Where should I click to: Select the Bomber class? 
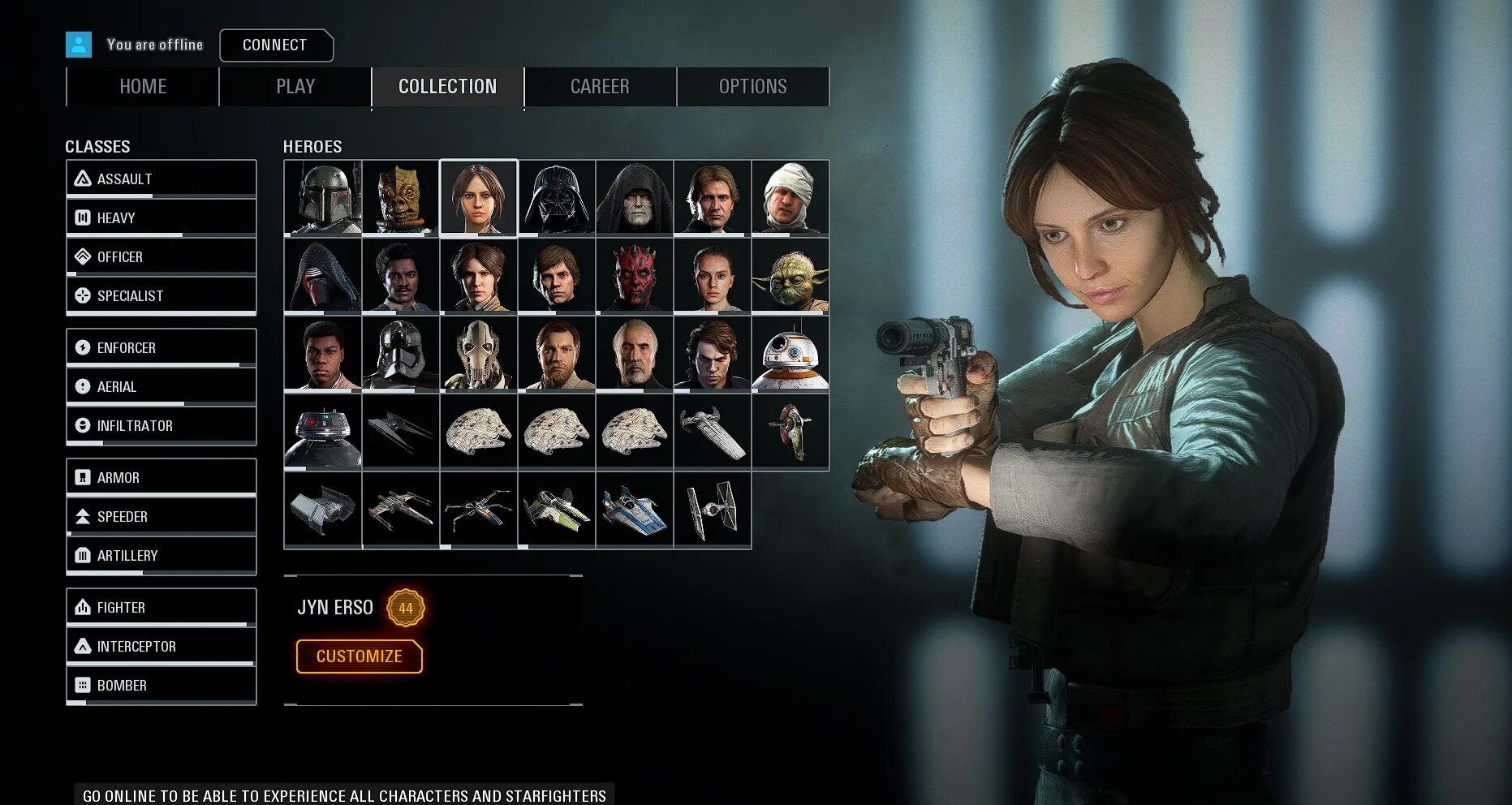[x=161, y=686]
